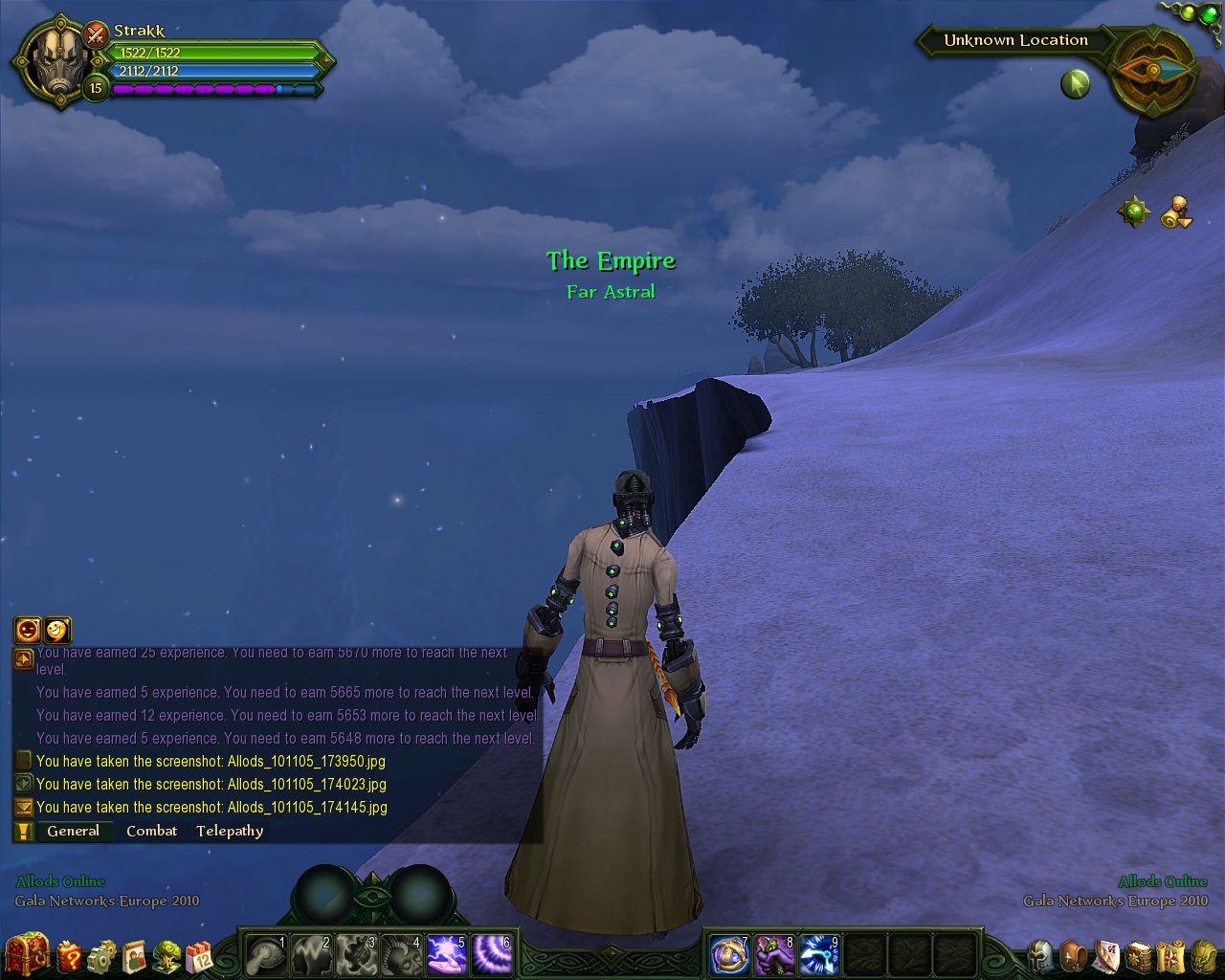The width and height of the screenshot is (1225, 980).
Task: Switch to the Telepathy chat tab
Action: pyautogui.click(x=230, y=831)
